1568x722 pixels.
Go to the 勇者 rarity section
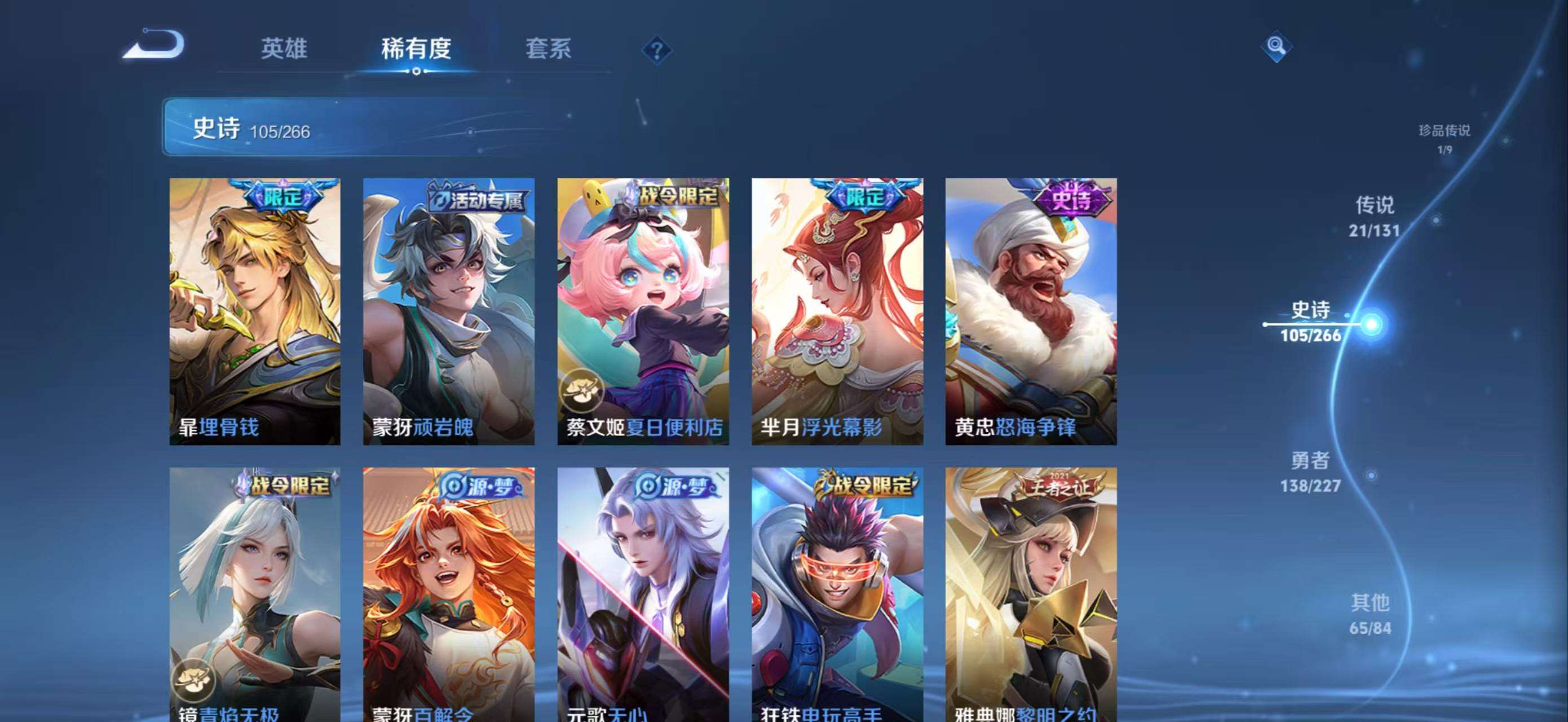pyautogui.click(x=1310, y=471)
